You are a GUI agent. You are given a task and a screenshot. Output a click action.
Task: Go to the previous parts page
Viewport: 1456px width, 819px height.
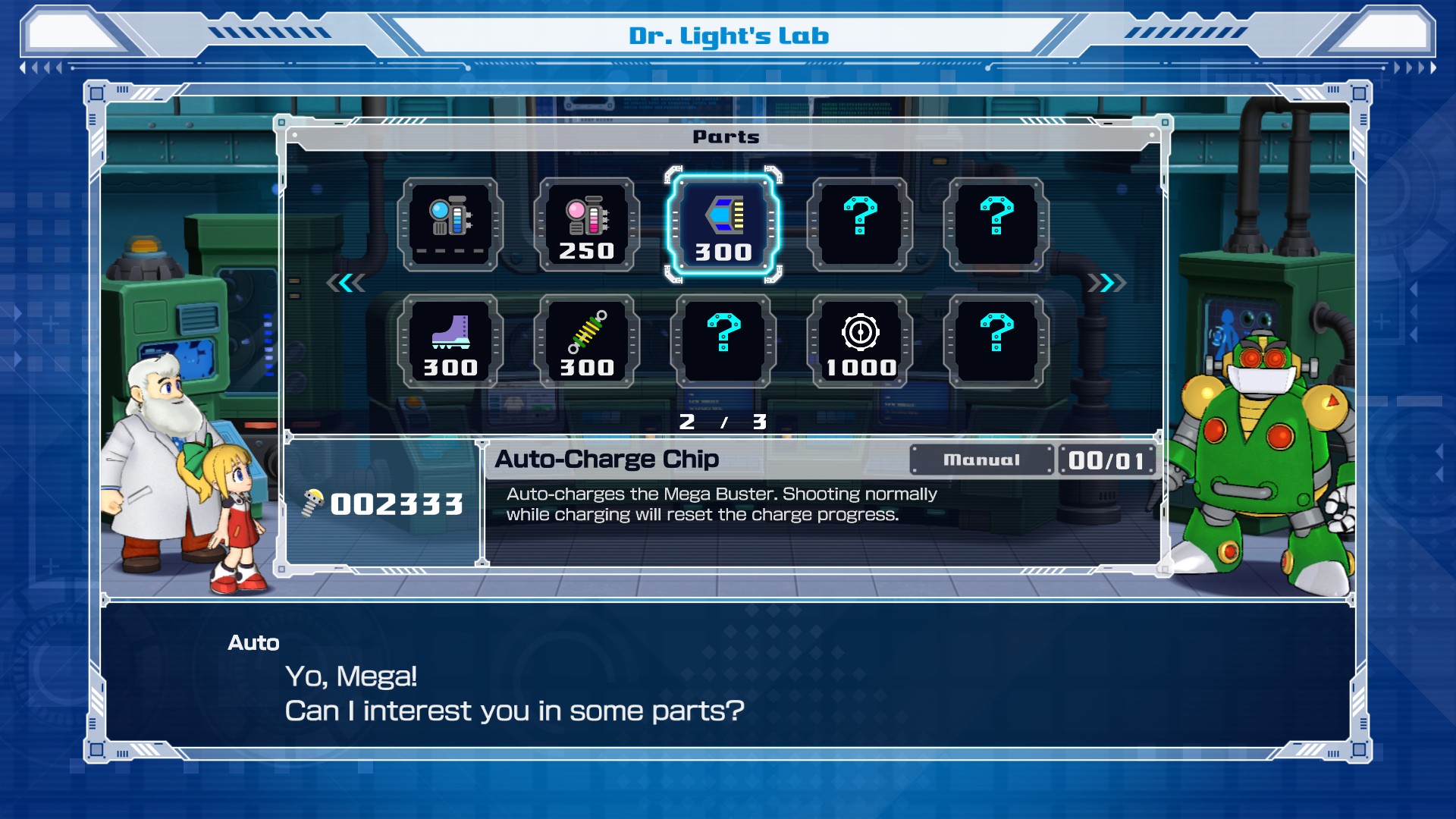click(x=346, y=283)
